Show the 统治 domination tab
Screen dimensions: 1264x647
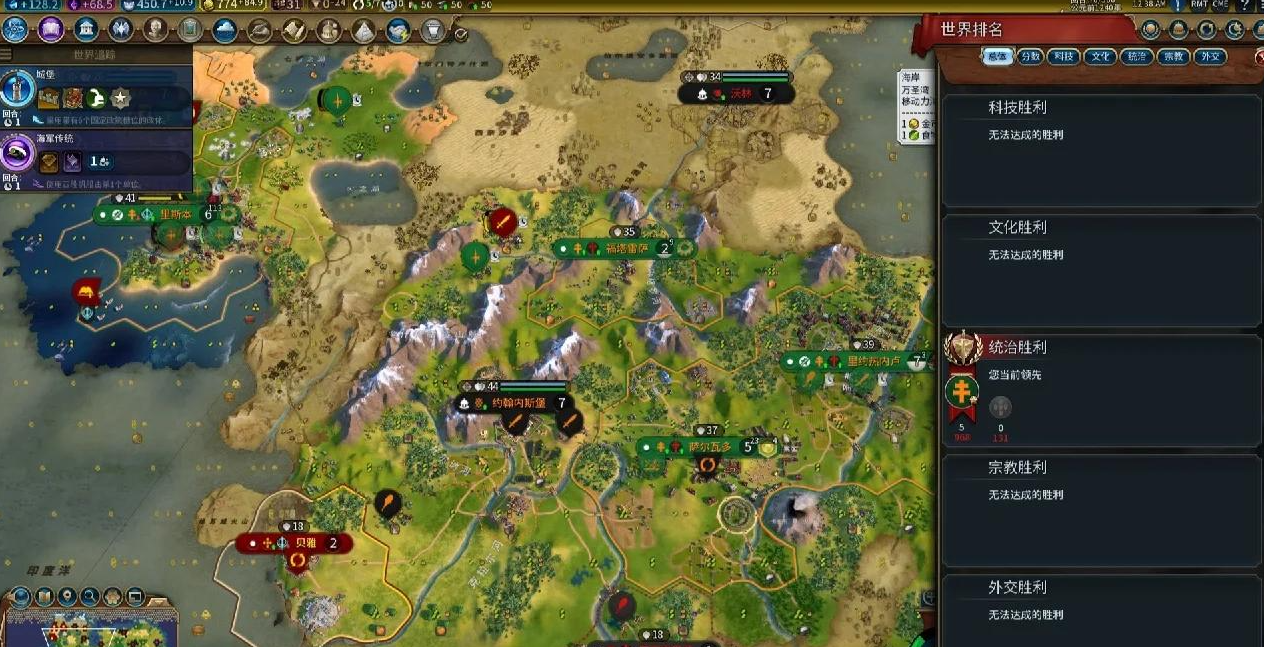tap(1135, 57)
